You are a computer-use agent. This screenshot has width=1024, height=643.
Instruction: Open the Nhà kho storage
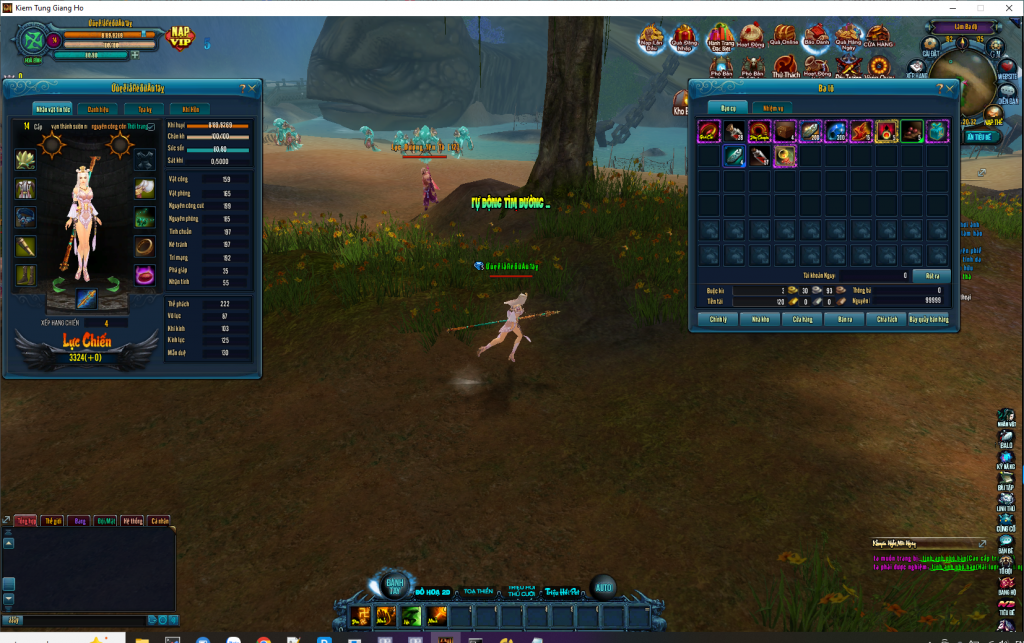click(760, 319)
